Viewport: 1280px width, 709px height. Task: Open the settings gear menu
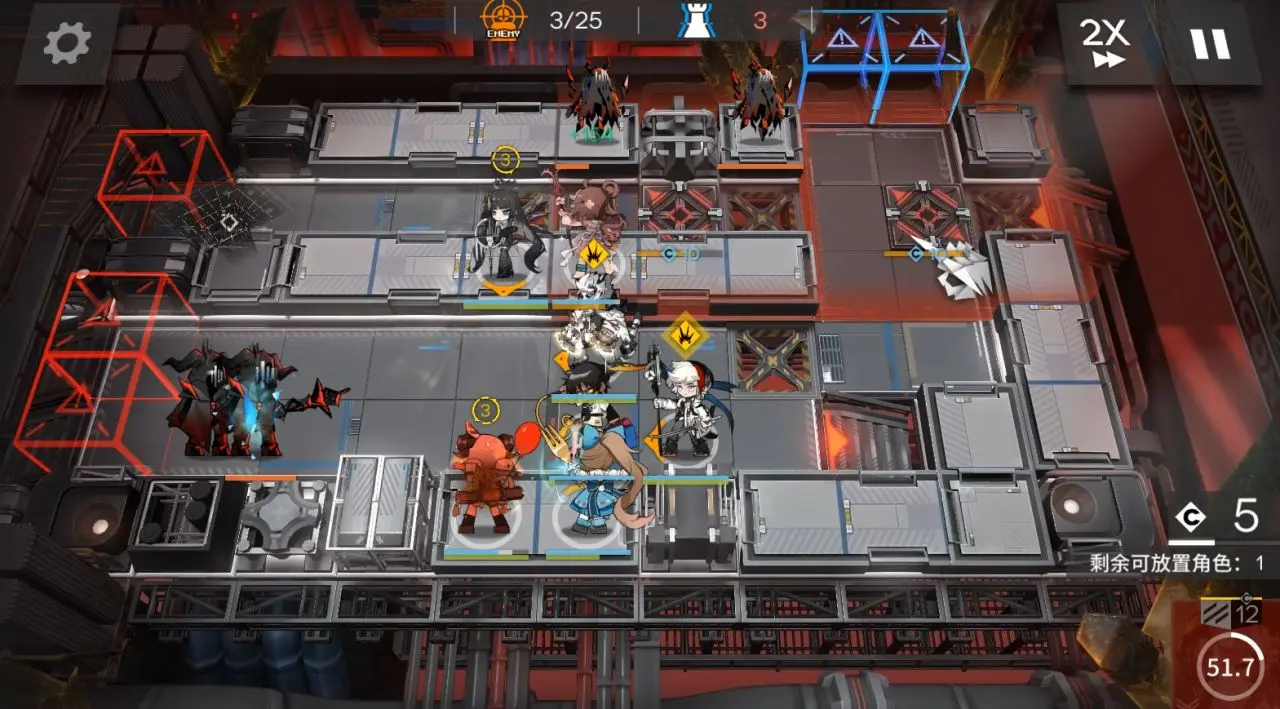click(x=67, y=42)
